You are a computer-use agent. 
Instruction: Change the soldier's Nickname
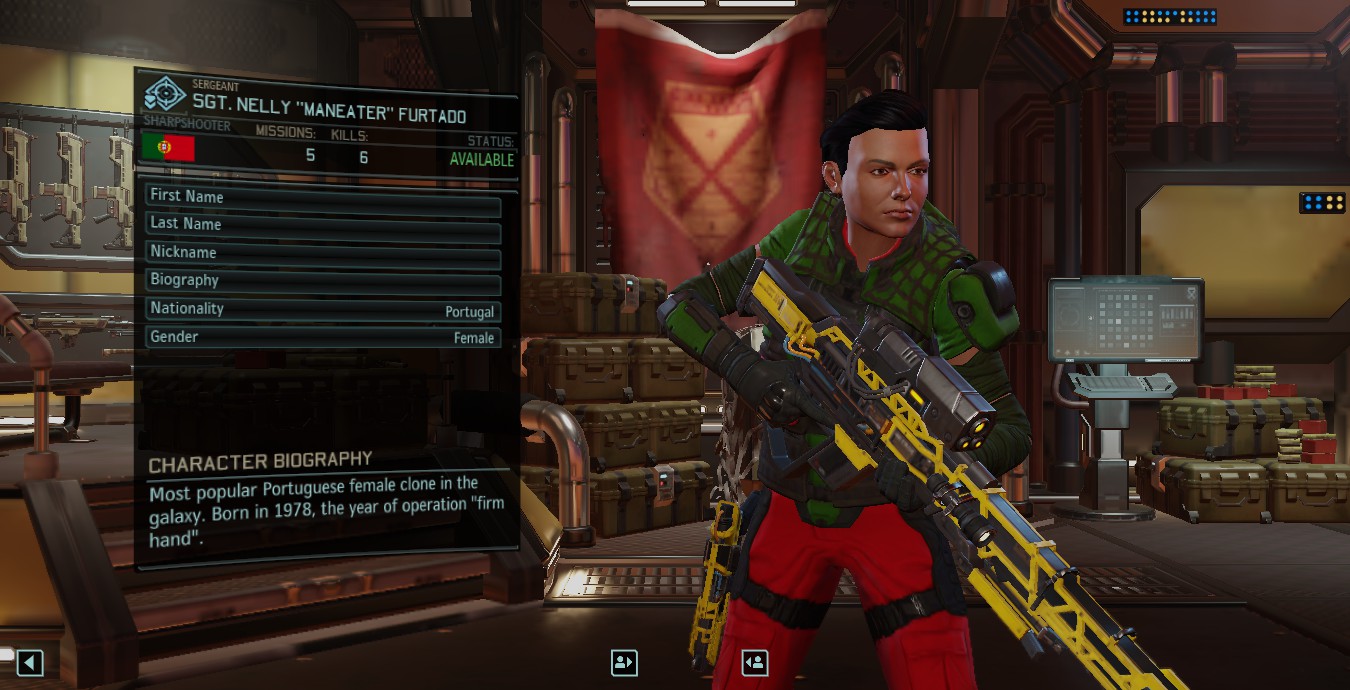click(x=322, y=253)
